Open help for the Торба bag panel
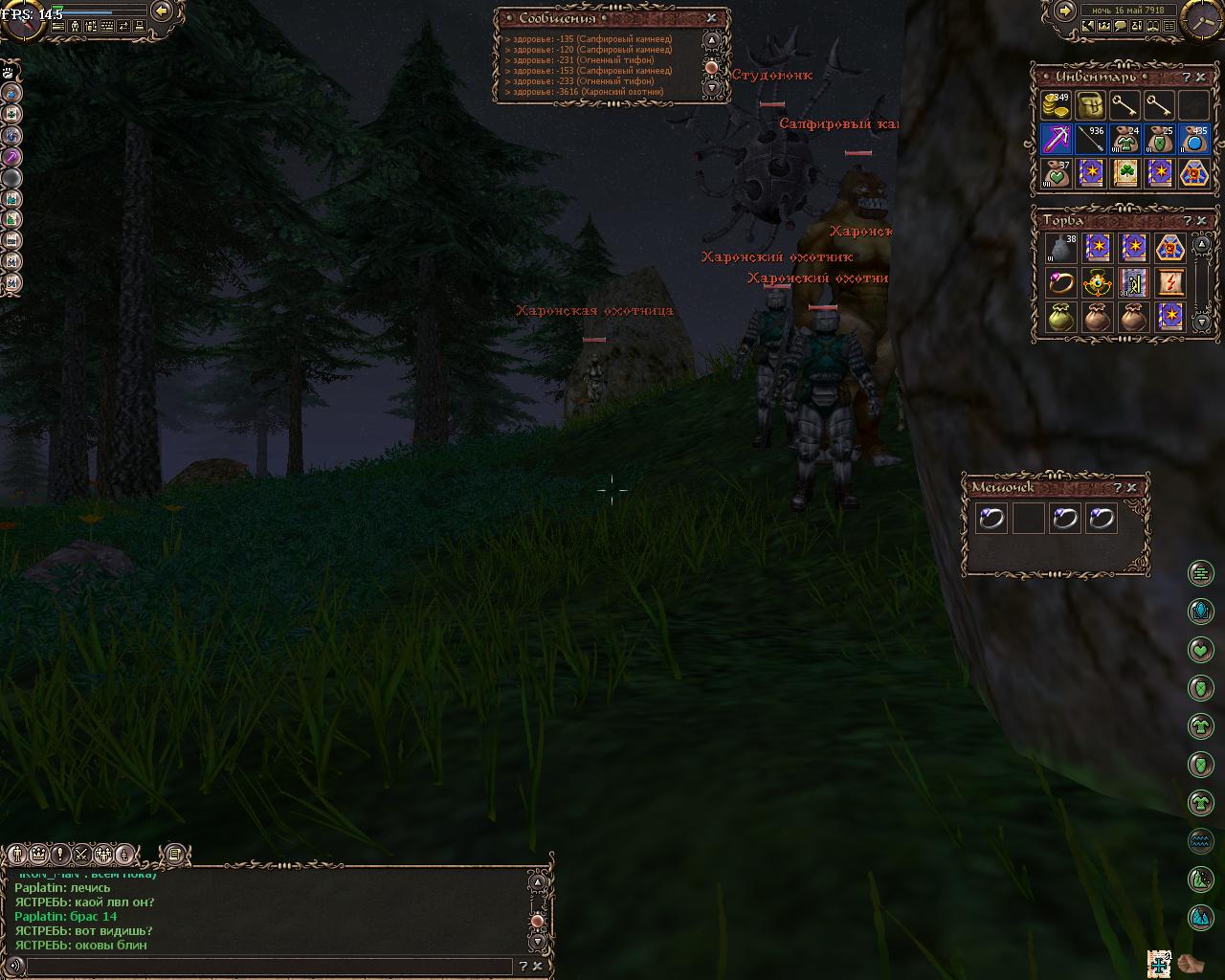1225x980 pixels. (x=1187, y=220)
